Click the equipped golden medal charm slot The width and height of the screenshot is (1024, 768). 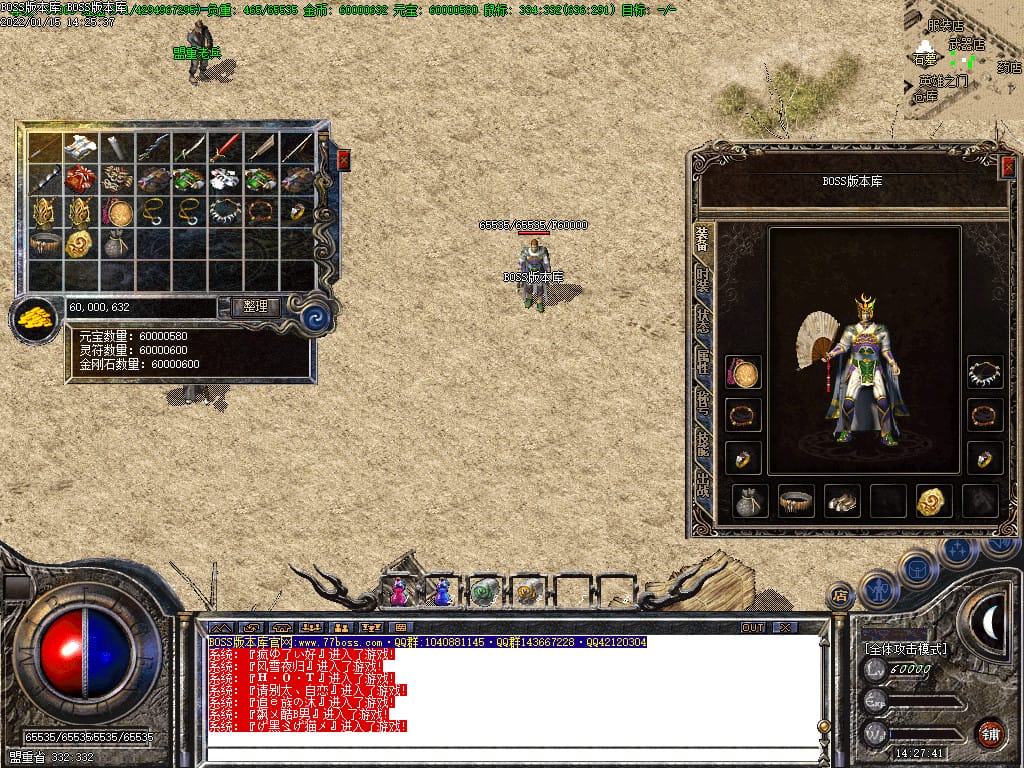coord(934,501)
